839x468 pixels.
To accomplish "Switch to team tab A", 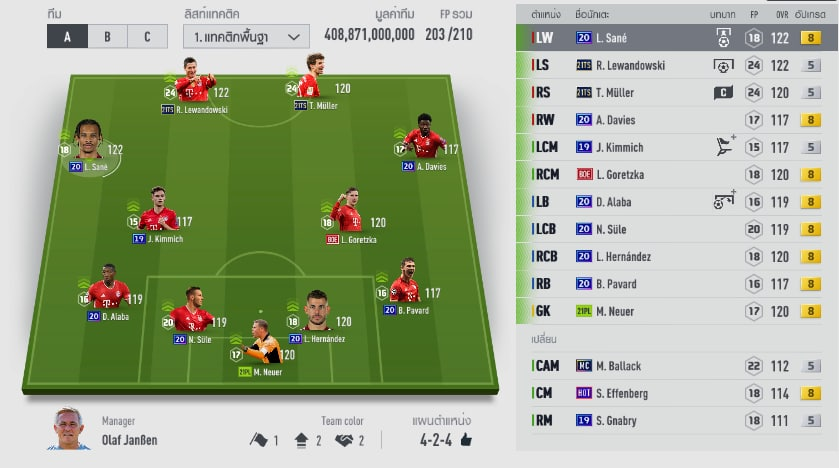I will (x=67, y=37).
